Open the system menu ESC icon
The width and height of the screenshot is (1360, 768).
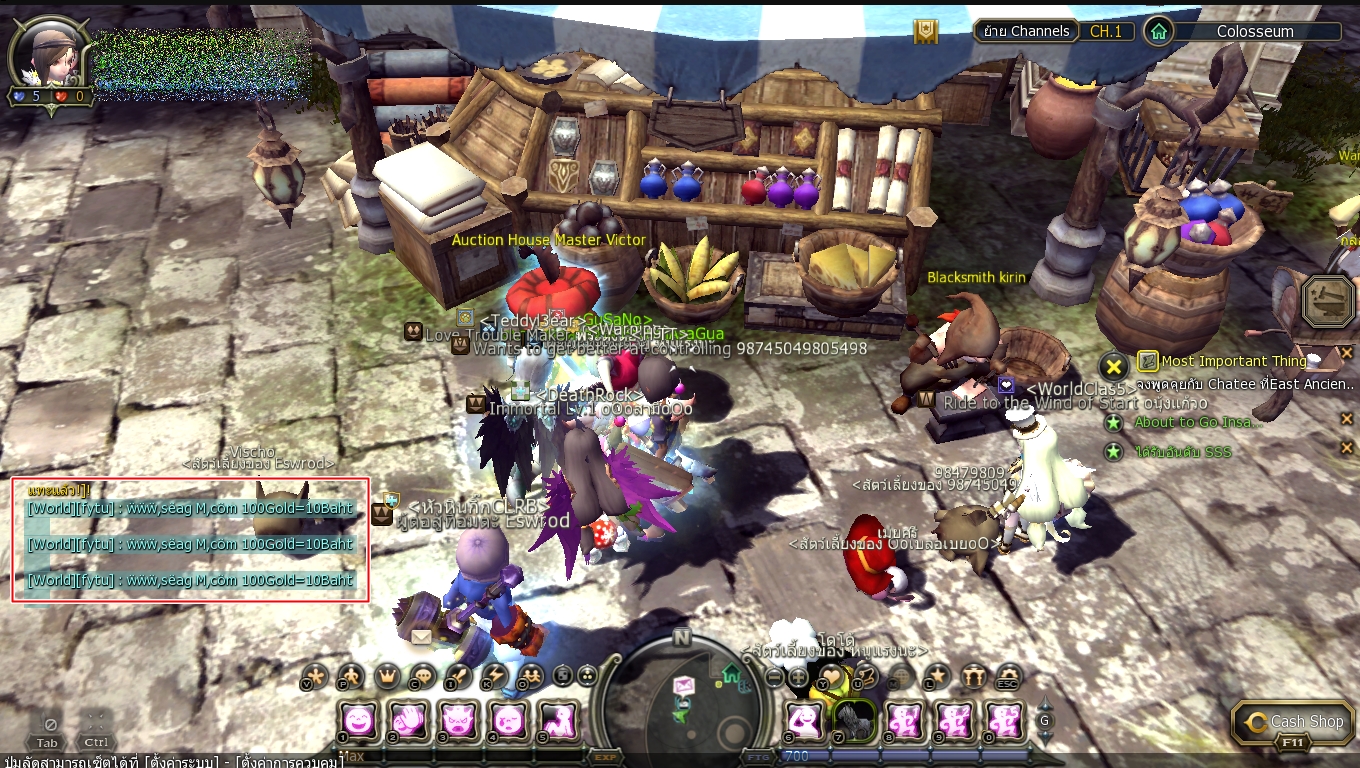(1008, 677)
